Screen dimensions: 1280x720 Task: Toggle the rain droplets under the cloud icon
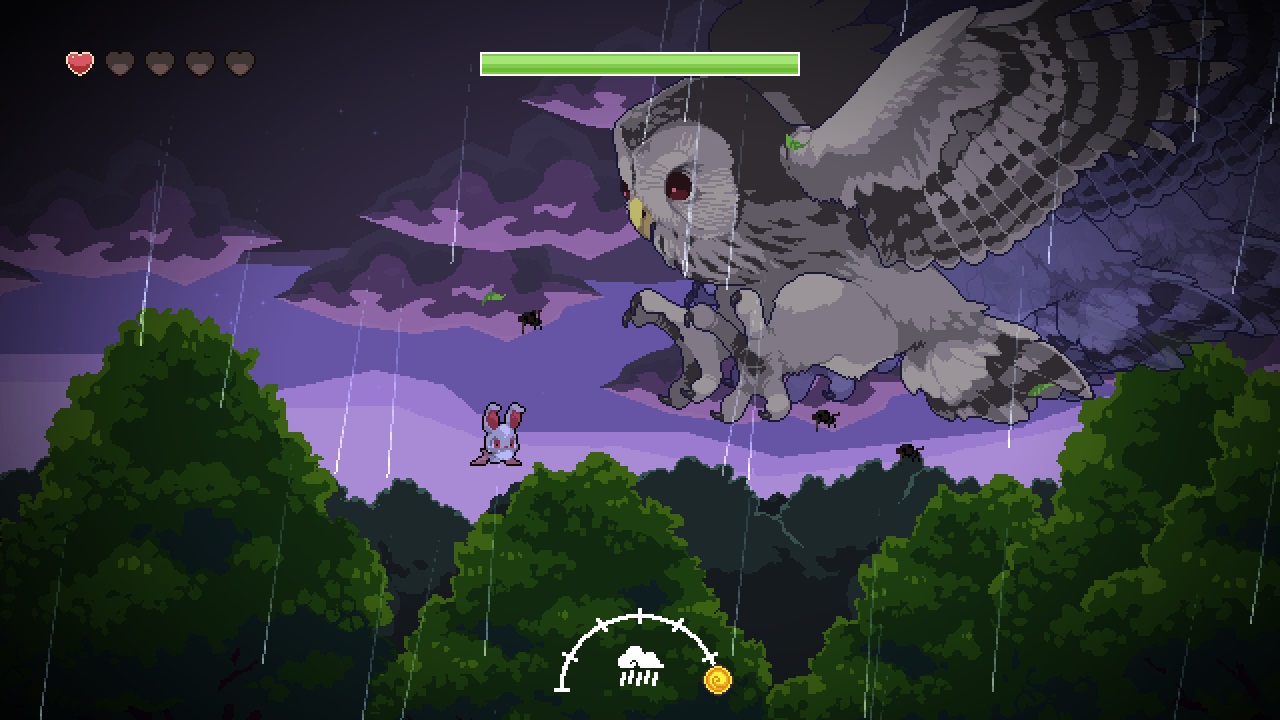pos(639,677)
